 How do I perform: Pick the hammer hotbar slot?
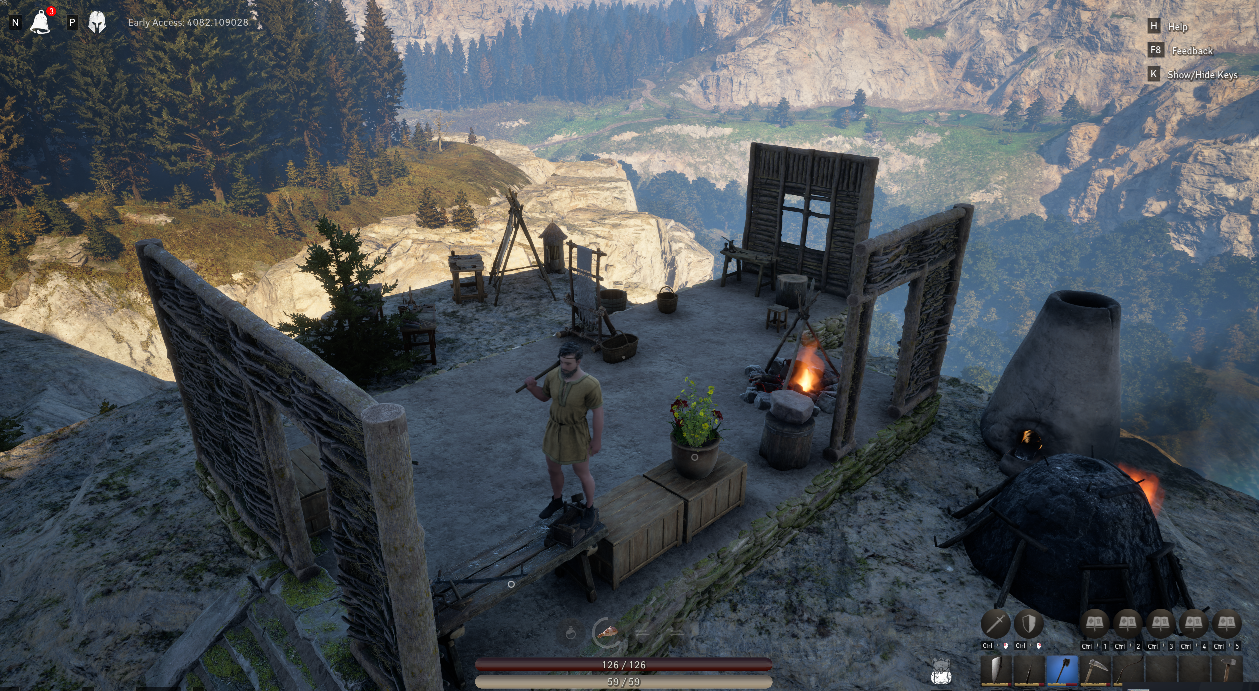click(x=1226, y=669)
